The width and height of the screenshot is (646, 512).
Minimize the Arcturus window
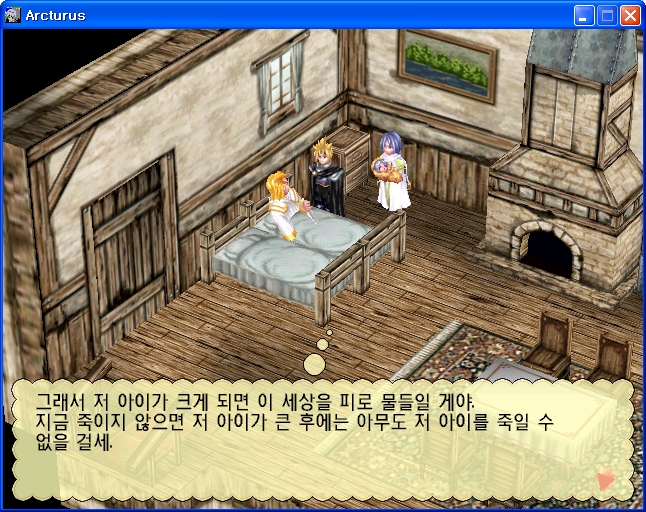(584, 15)
